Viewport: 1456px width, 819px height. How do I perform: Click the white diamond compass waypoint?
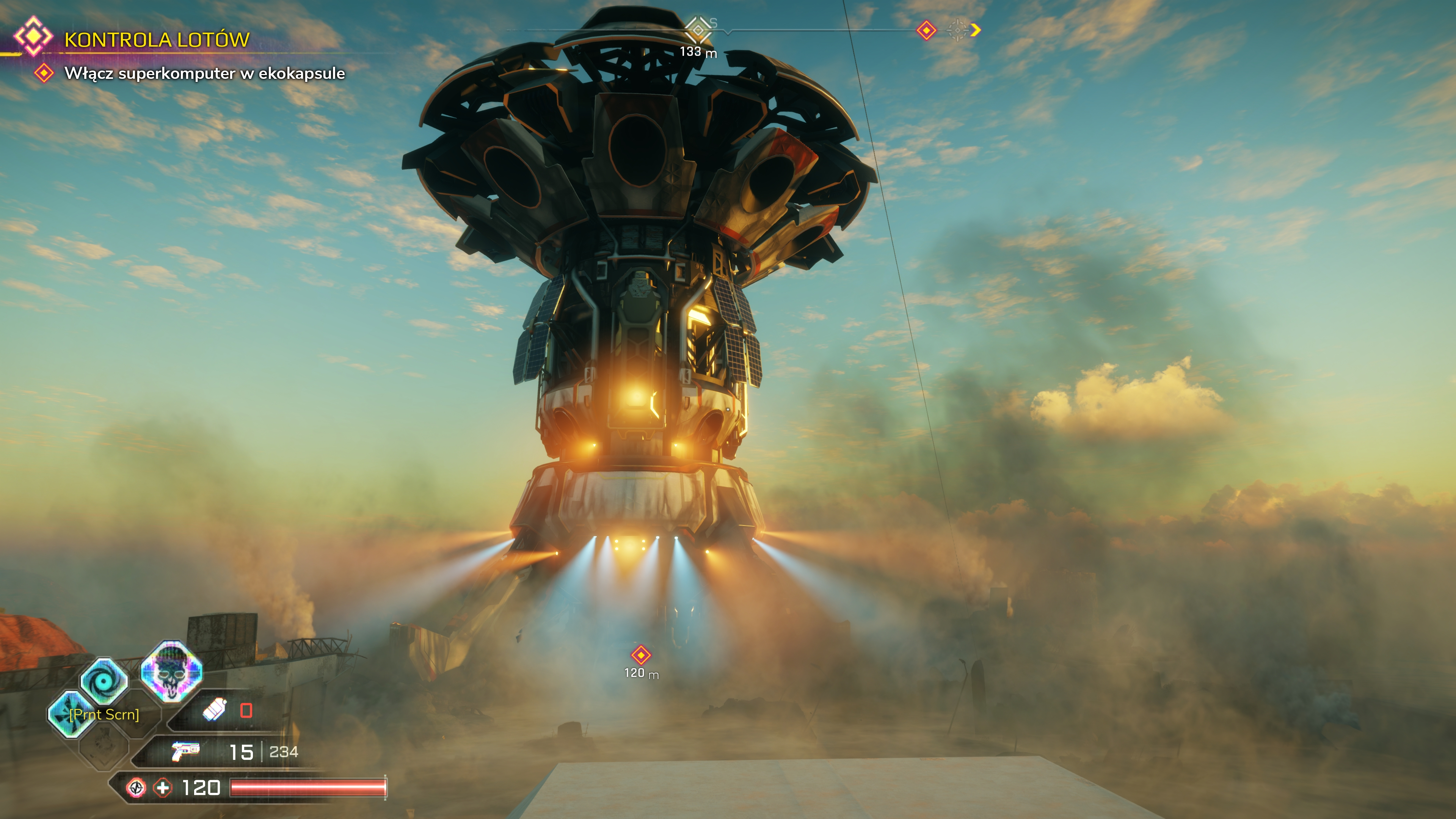coord(698,29)
